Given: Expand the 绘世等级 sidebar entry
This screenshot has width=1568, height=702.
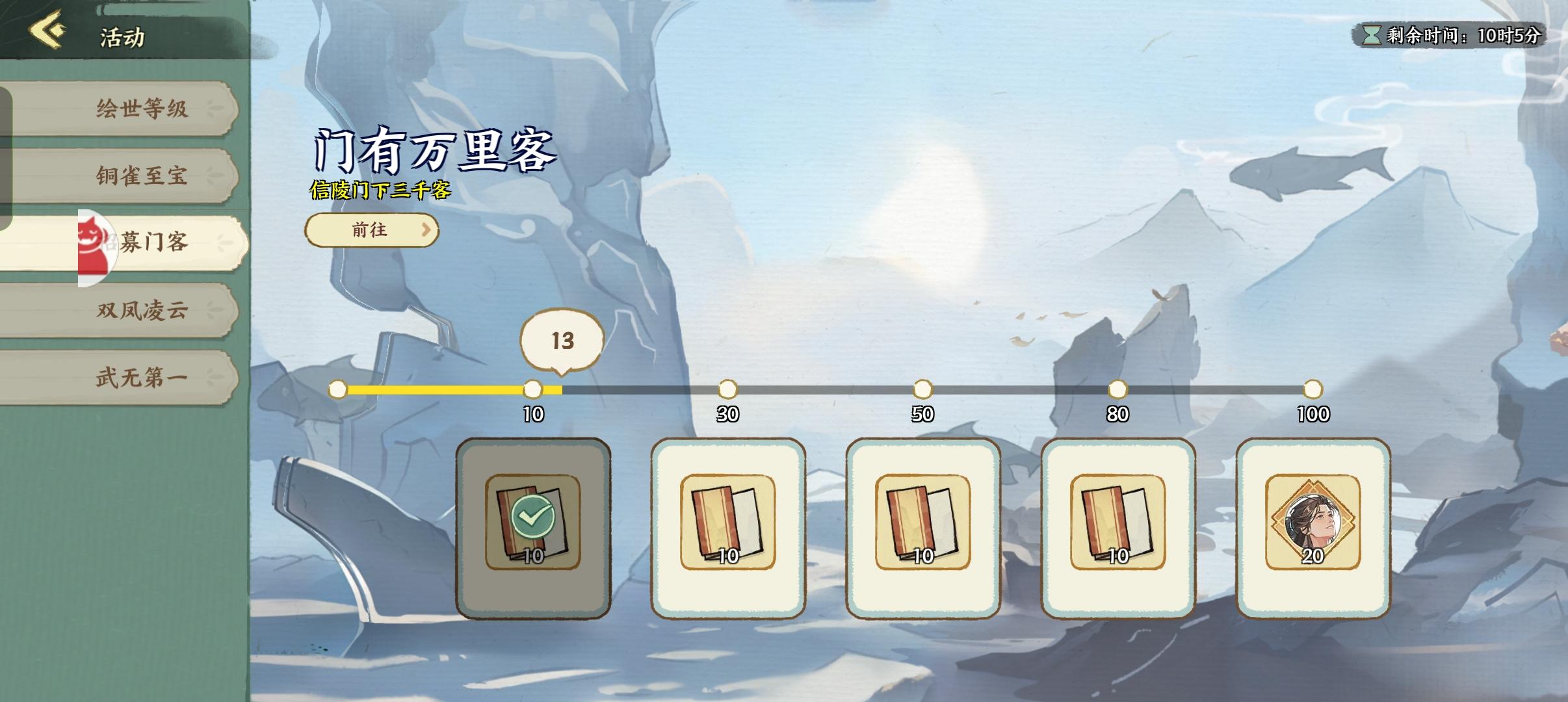Looking at the screenshot, I should tap(142, 110).
